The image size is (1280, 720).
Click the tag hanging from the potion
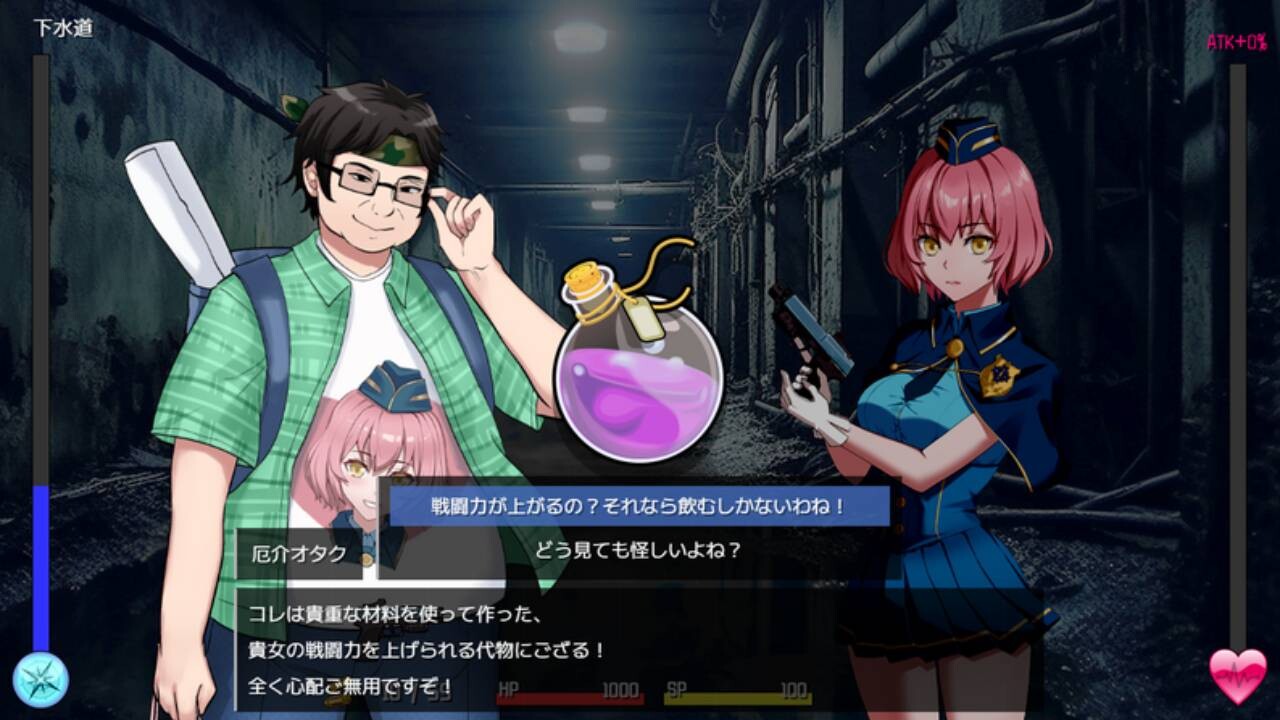point(646,322)
